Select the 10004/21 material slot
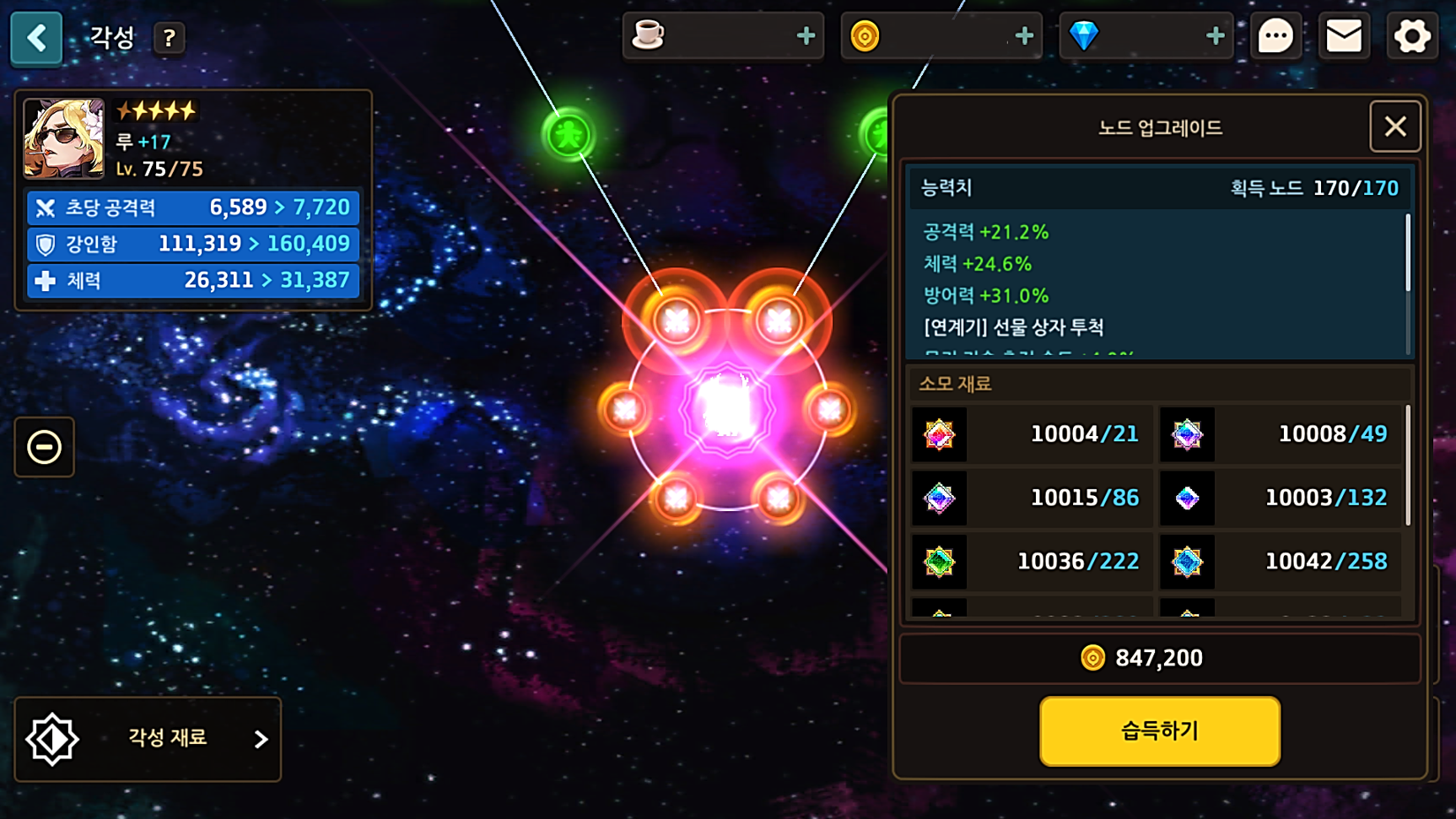Screen dimensions: 1456x819 point(1032,434)
